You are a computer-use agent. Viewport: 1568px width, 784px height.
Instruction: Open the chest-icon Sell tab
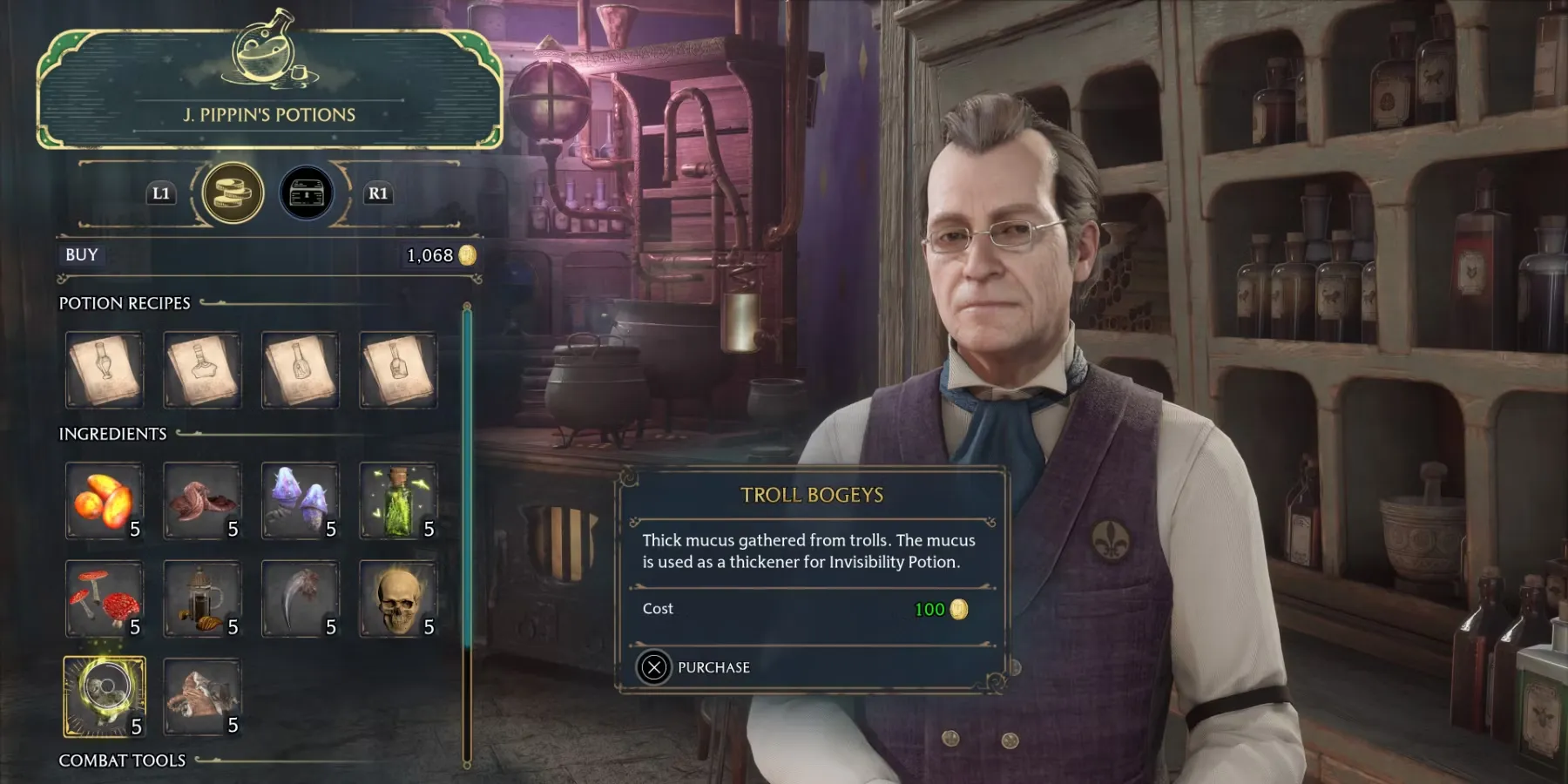(306, 193)
